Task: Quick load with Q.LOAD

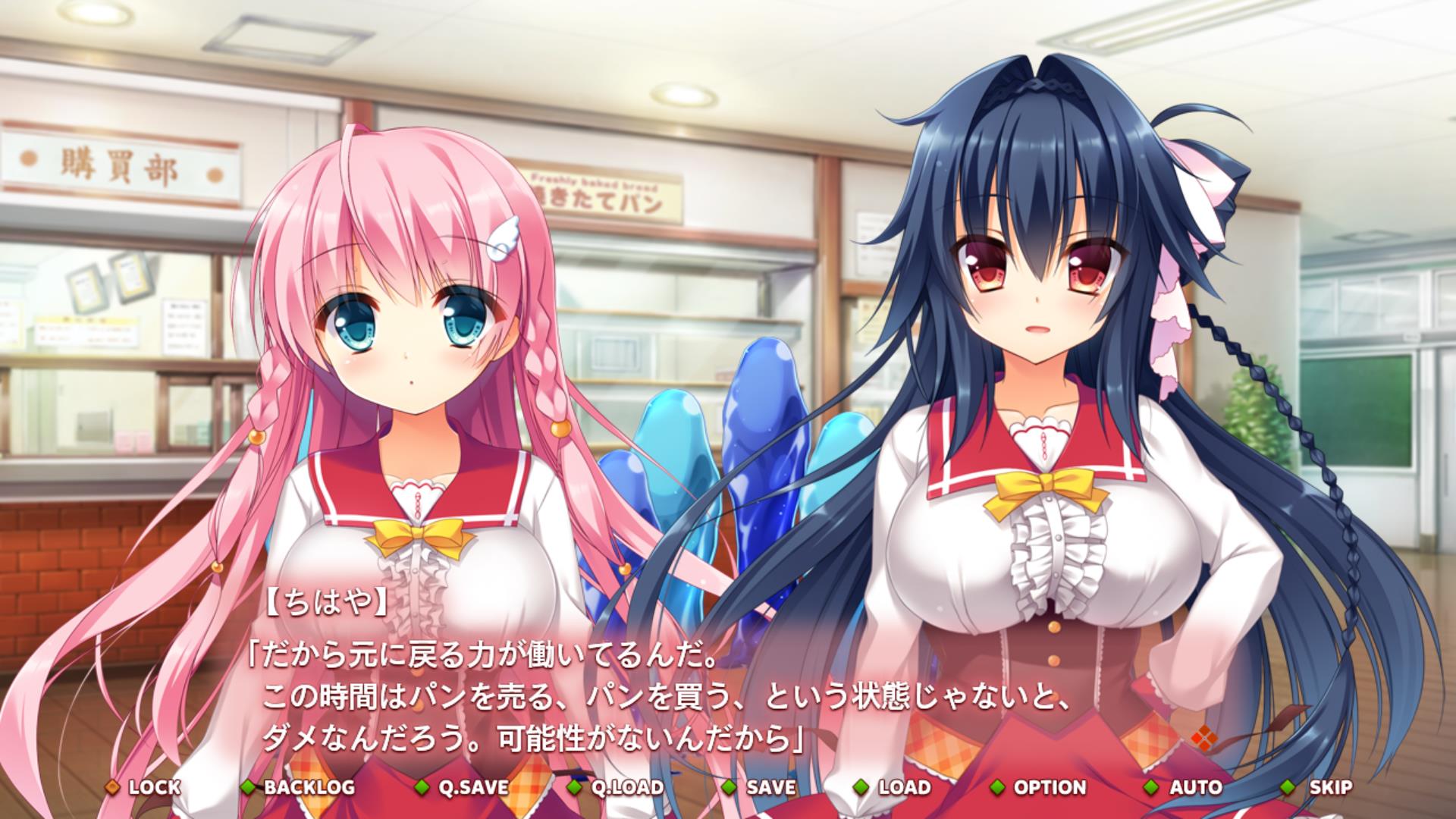Action: (617, 787)
